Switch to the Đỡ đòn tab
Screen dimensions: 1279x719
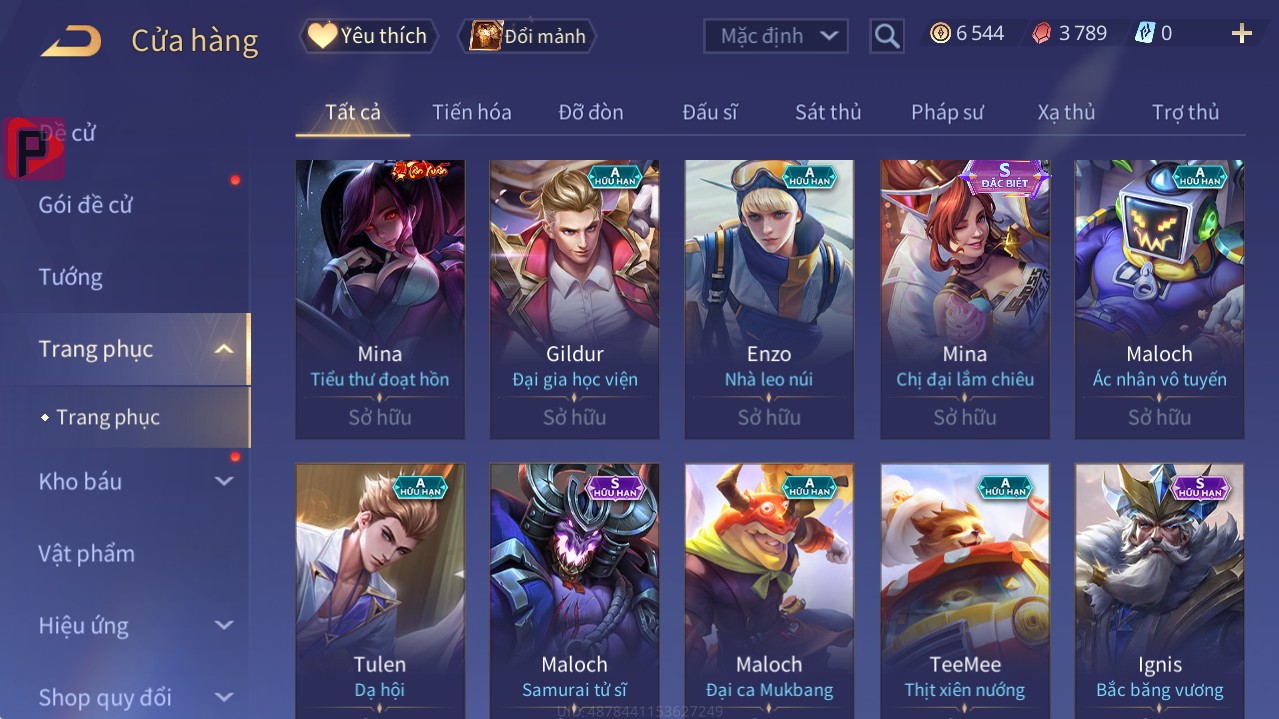590,112
